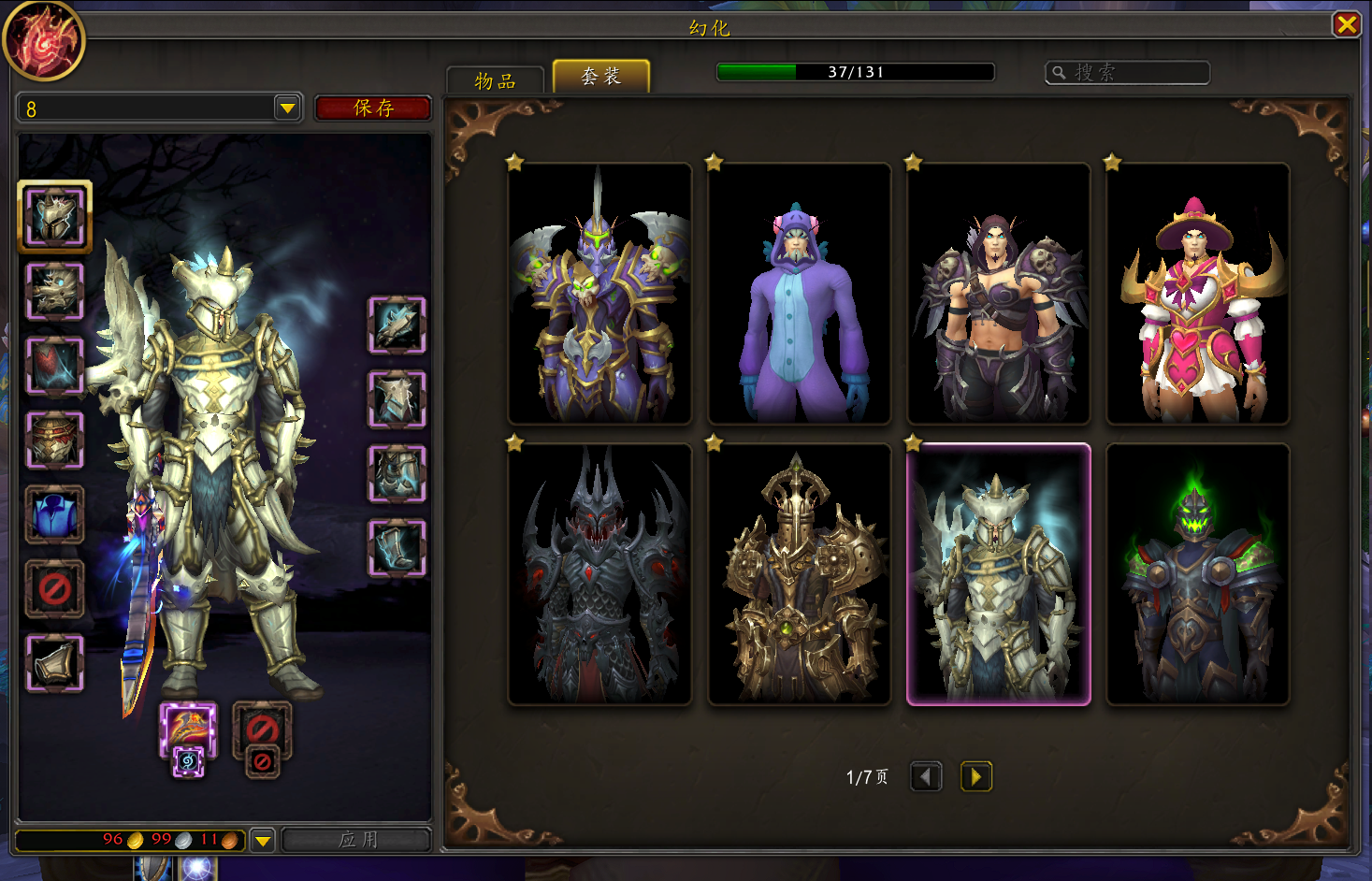This screenshot has height=881, width=1372.
Task: Select the pink heart witch outfit
Action: [1197, 294]
